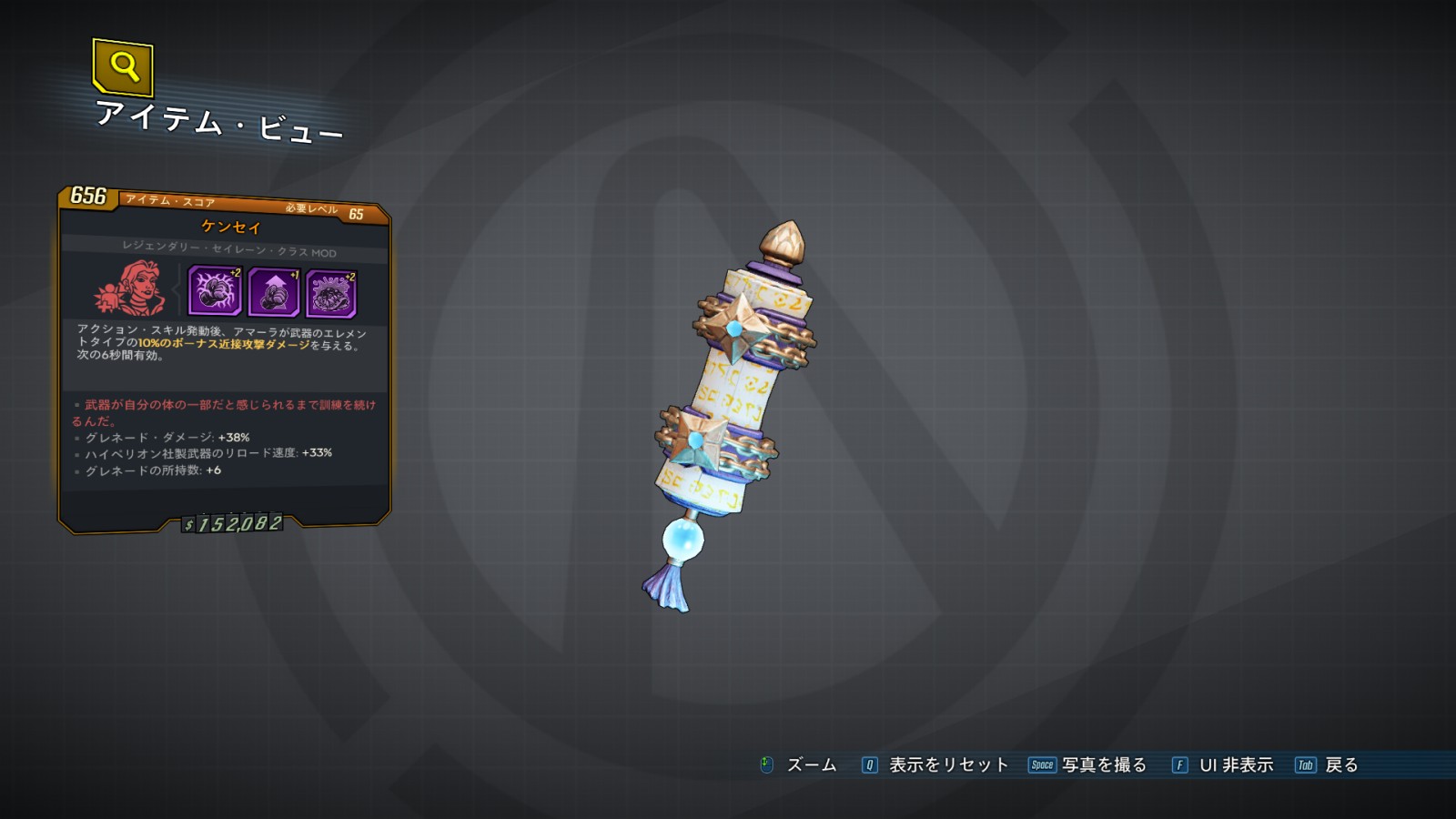Select the electrified fist skill icon

pyautogui.click(x=215, y=292)
